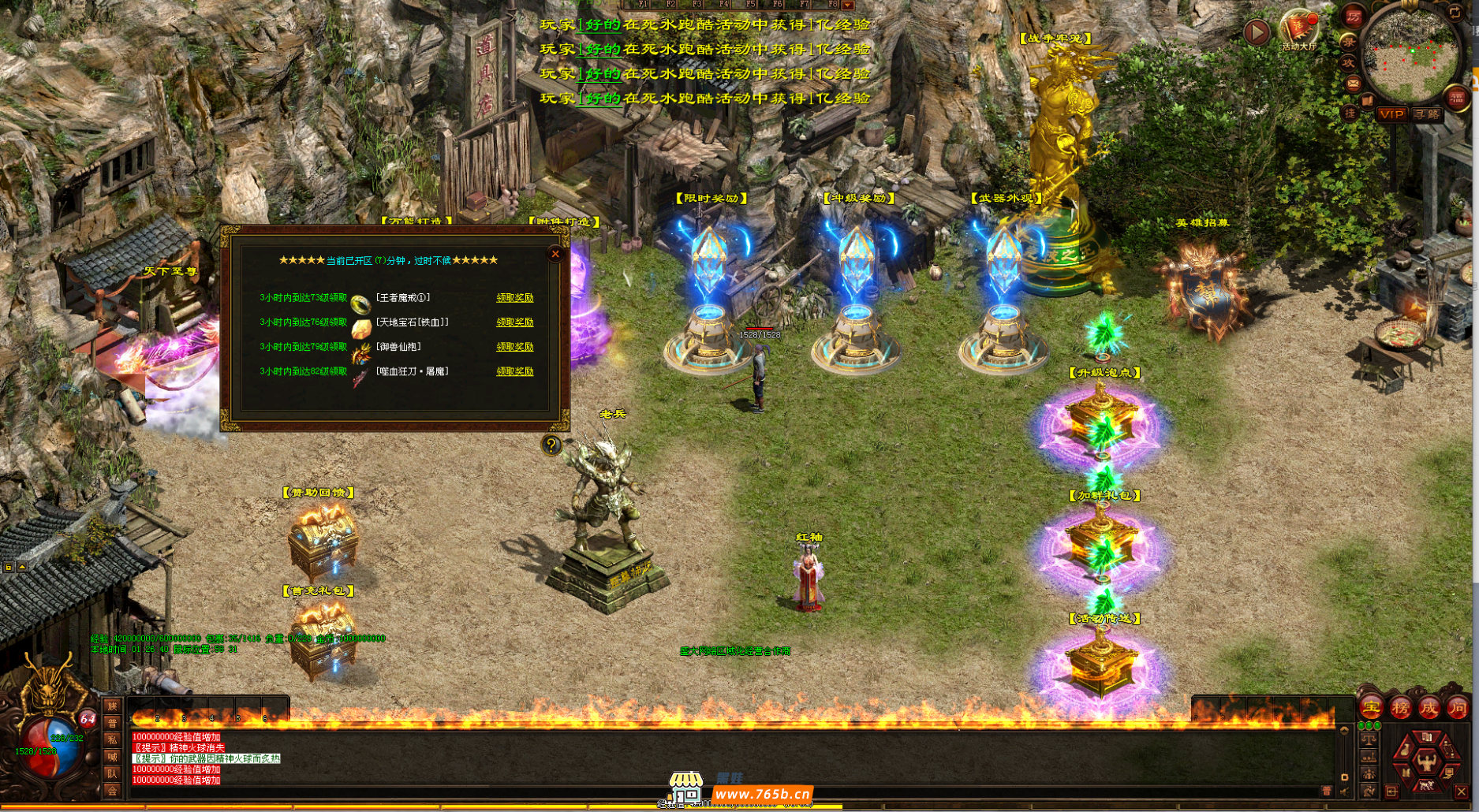Image resolution: width=1479 pixels, height=812 pixels.
Task: Click the minimap swap-arrows button
Action: (x=1455, y=13)
